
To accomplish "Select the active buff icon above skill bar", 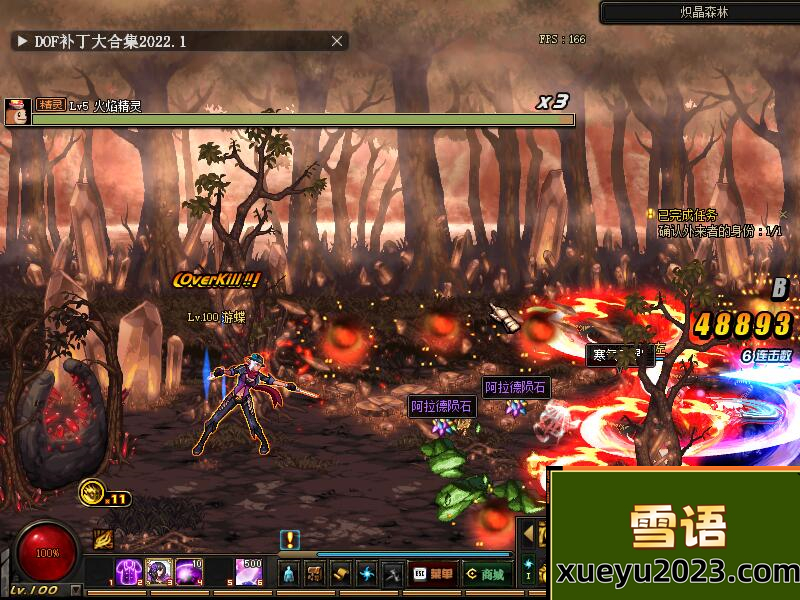I will point(103,539).
